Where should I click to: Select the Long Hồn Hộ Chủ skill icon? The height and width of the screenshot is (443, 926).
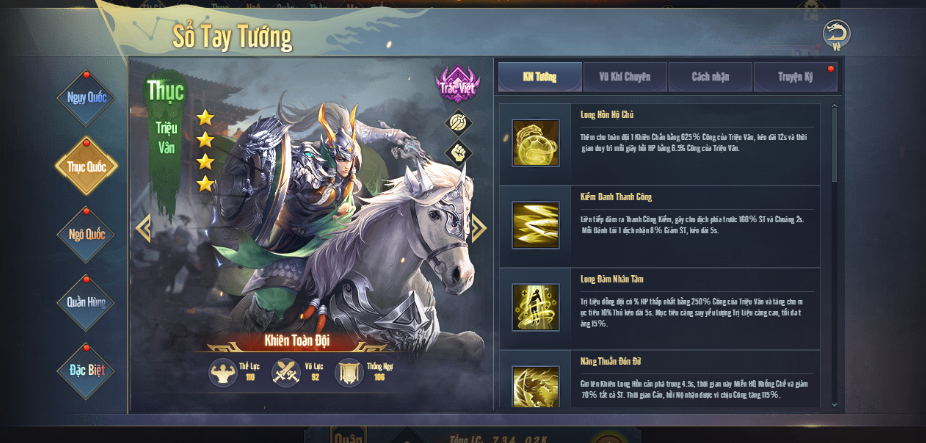(x=536, y=143)
